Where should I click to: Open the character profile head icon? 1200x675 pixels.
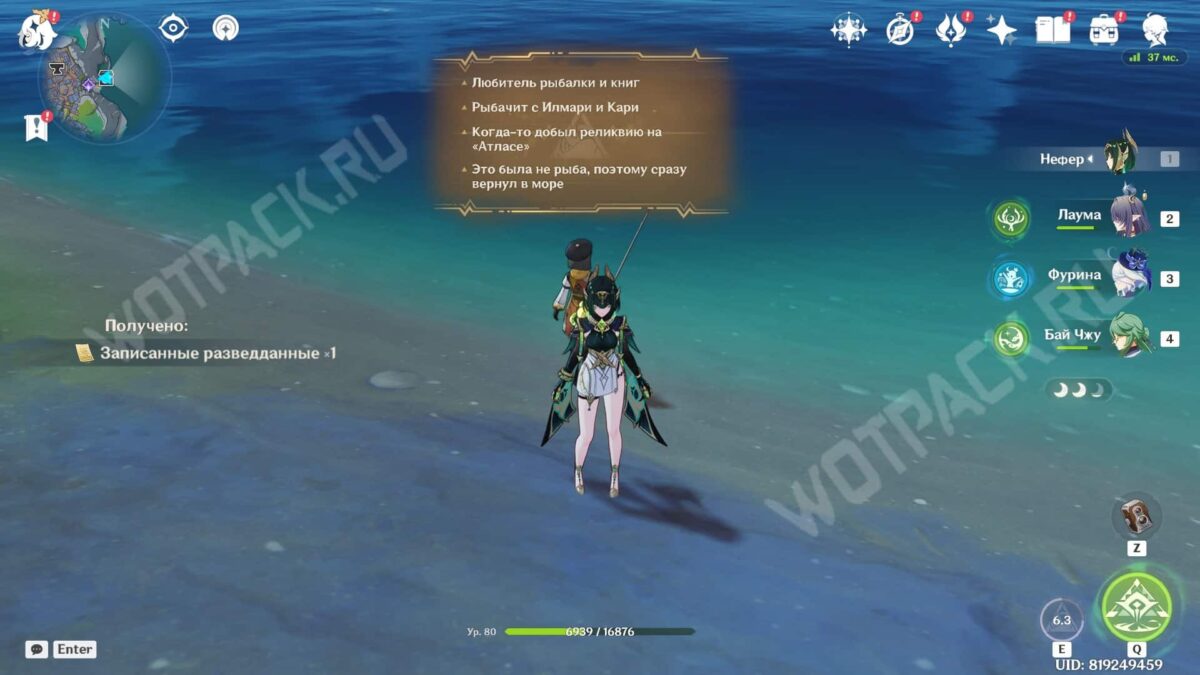tap(1155, 30)
